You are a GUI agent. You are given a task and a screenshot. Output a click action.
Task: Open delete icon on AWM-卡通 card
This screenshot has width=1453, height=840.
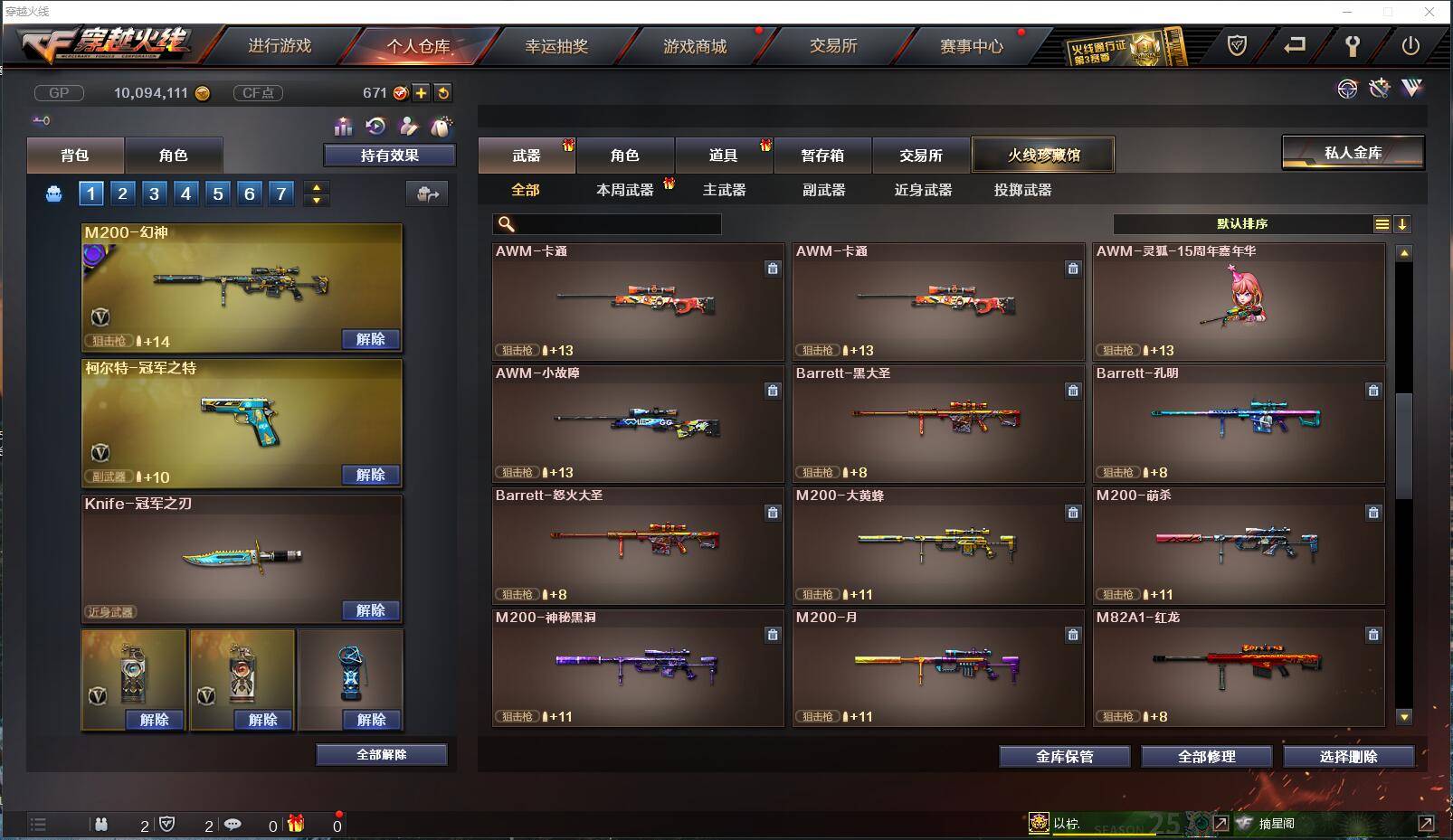[x=773, y=269]
